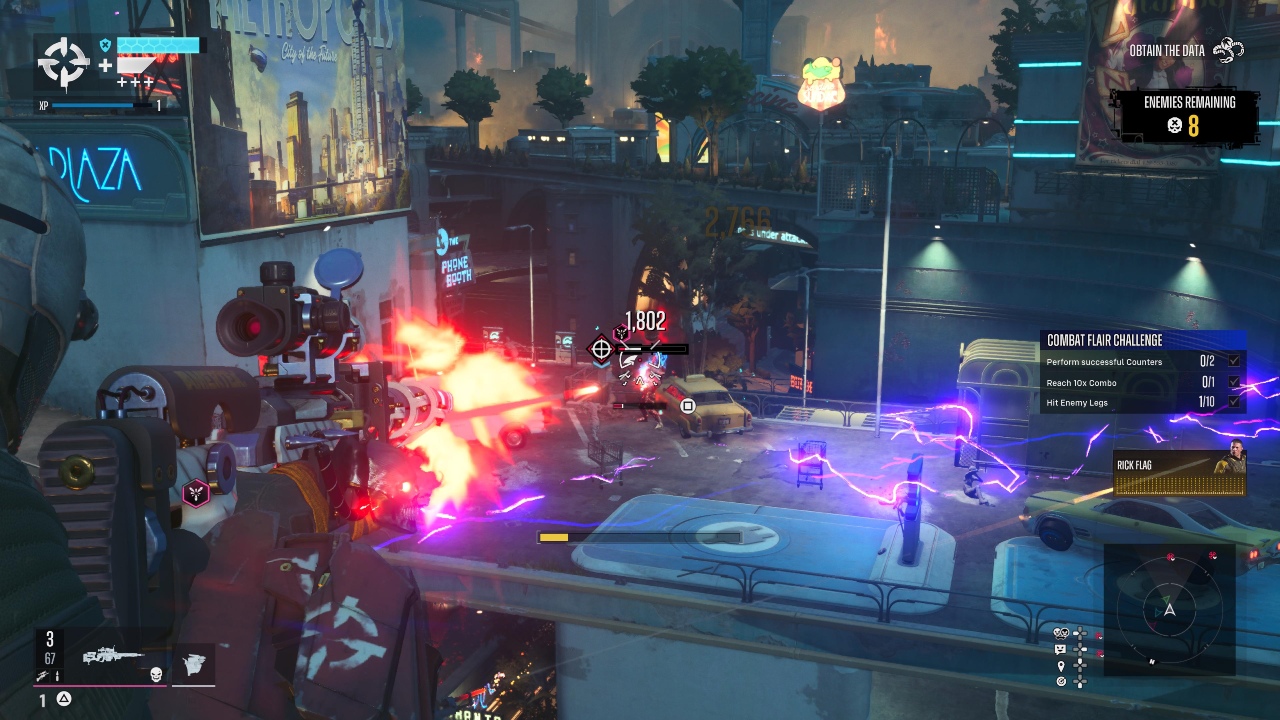Toggle the Hit Enemy Legs checkbox
This screenshot has width=1280, height=720.
click(1234, 402)
